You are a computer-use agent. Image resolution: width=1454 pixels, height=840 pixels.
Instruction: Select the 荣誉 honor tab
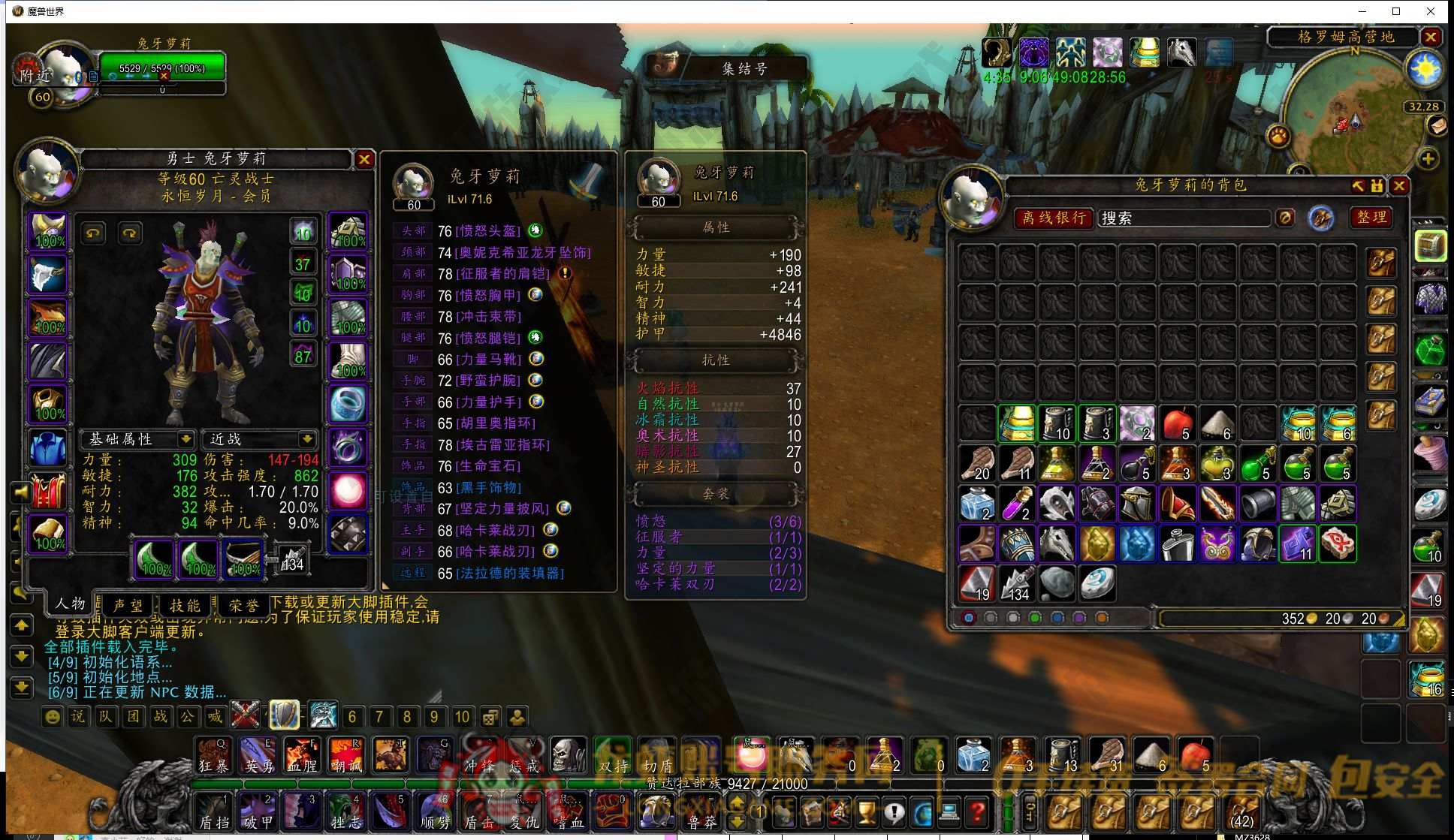243,605
